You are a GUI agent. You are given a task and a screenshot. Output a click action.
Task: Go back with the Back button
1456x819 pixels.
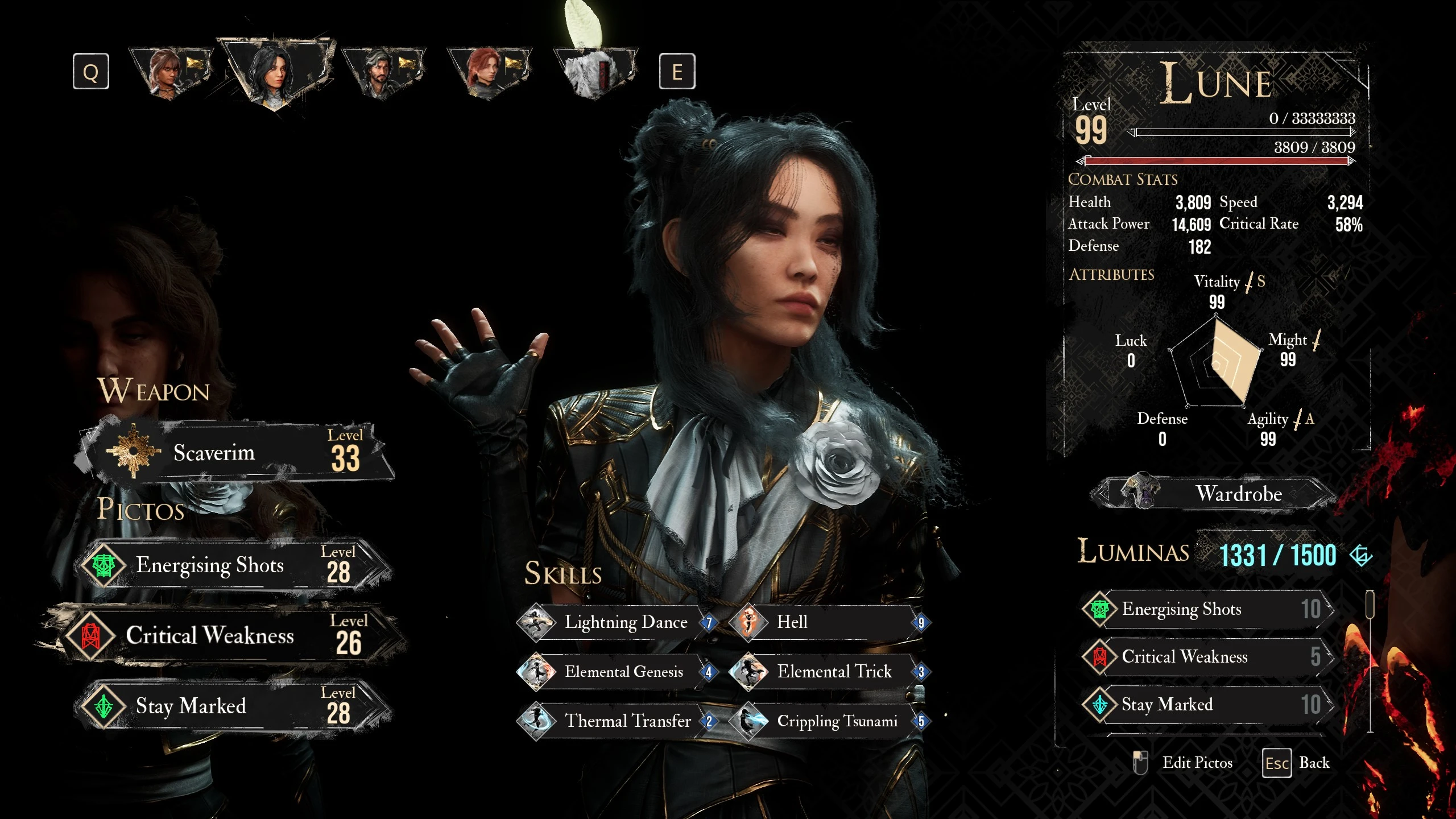pos(1297,763)
